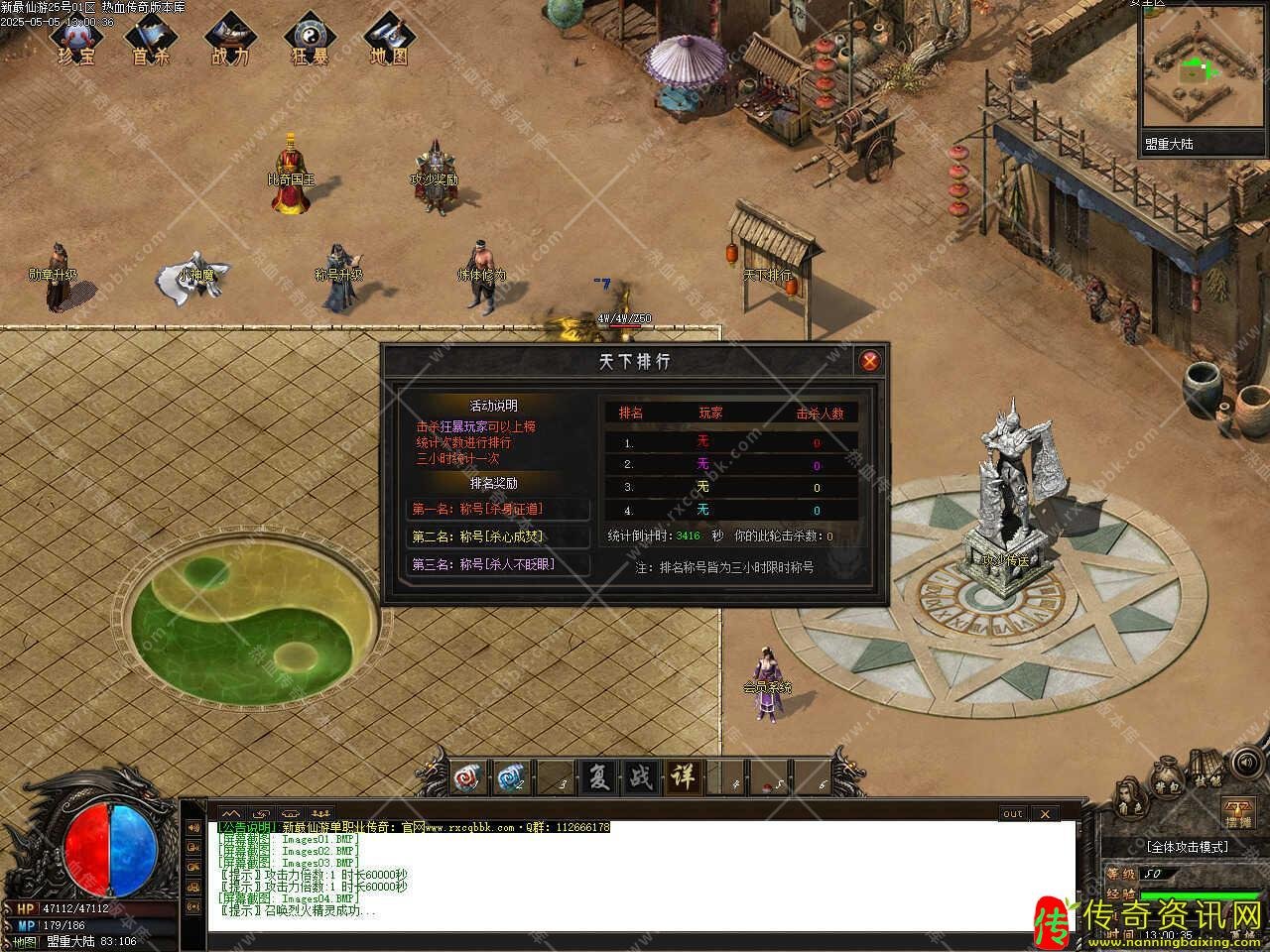Click the 复 hotbar button

[598, 777]
